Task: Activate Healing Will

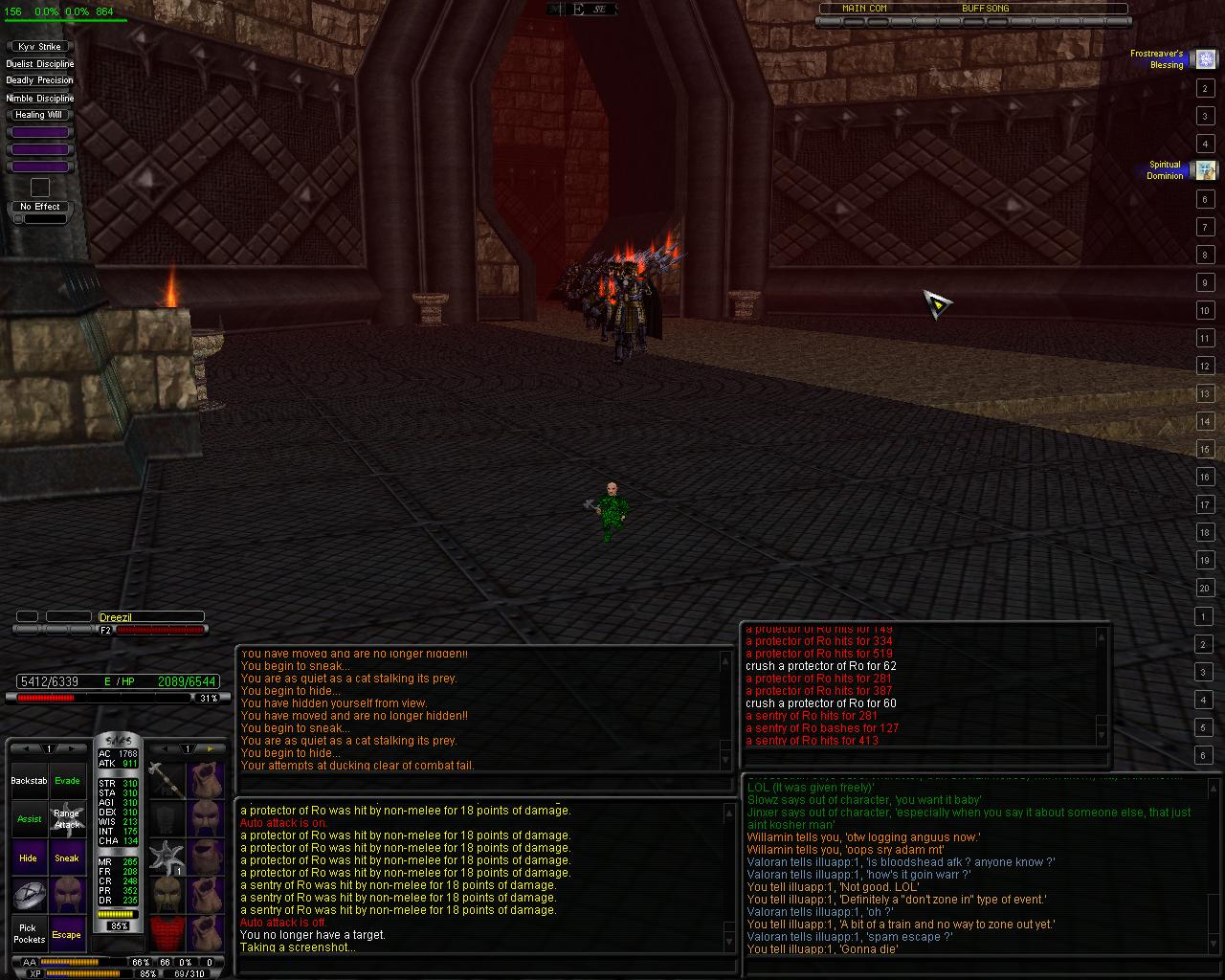Action: (x=39, y=115)
